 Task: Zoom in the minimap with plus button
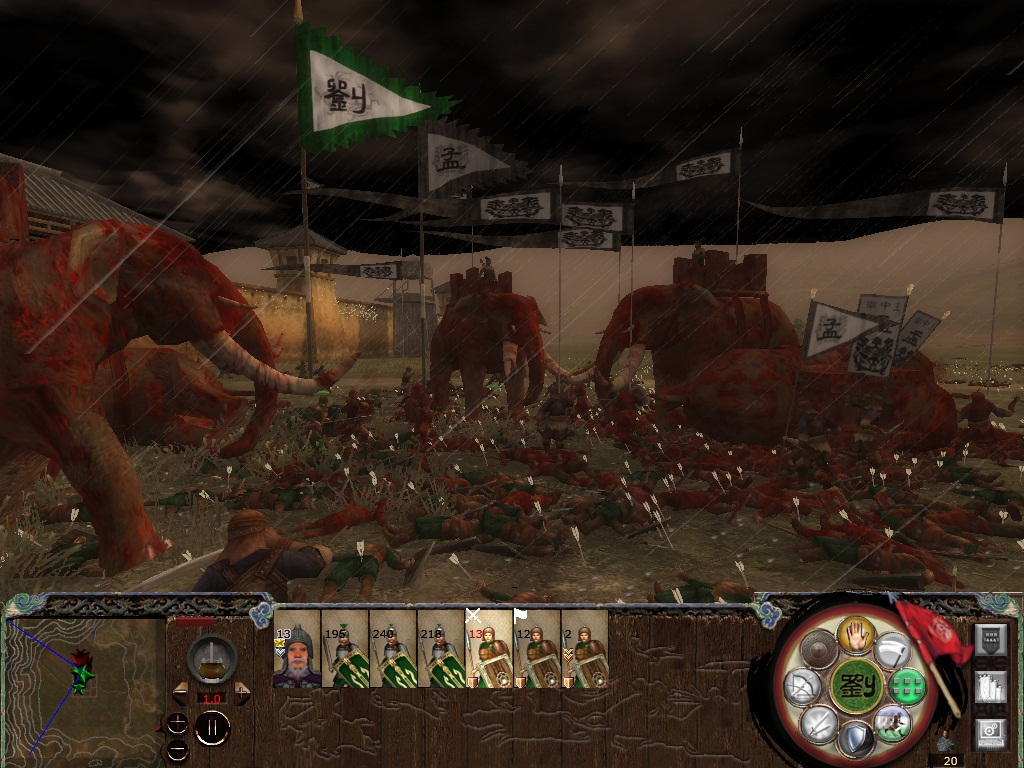[x=177, y=724]
